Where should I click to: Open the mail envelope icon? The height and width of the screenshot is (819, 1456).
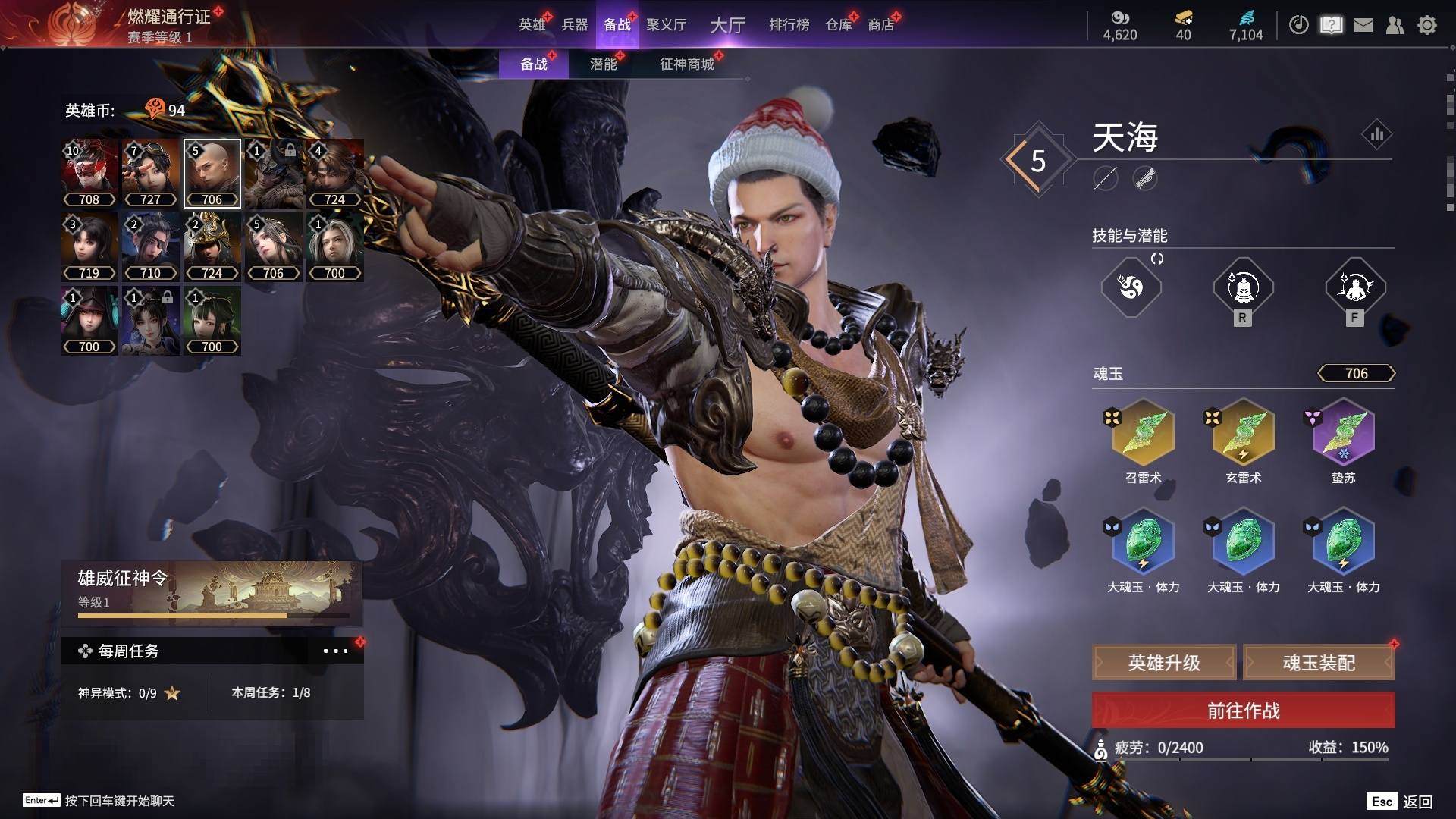1363,25
